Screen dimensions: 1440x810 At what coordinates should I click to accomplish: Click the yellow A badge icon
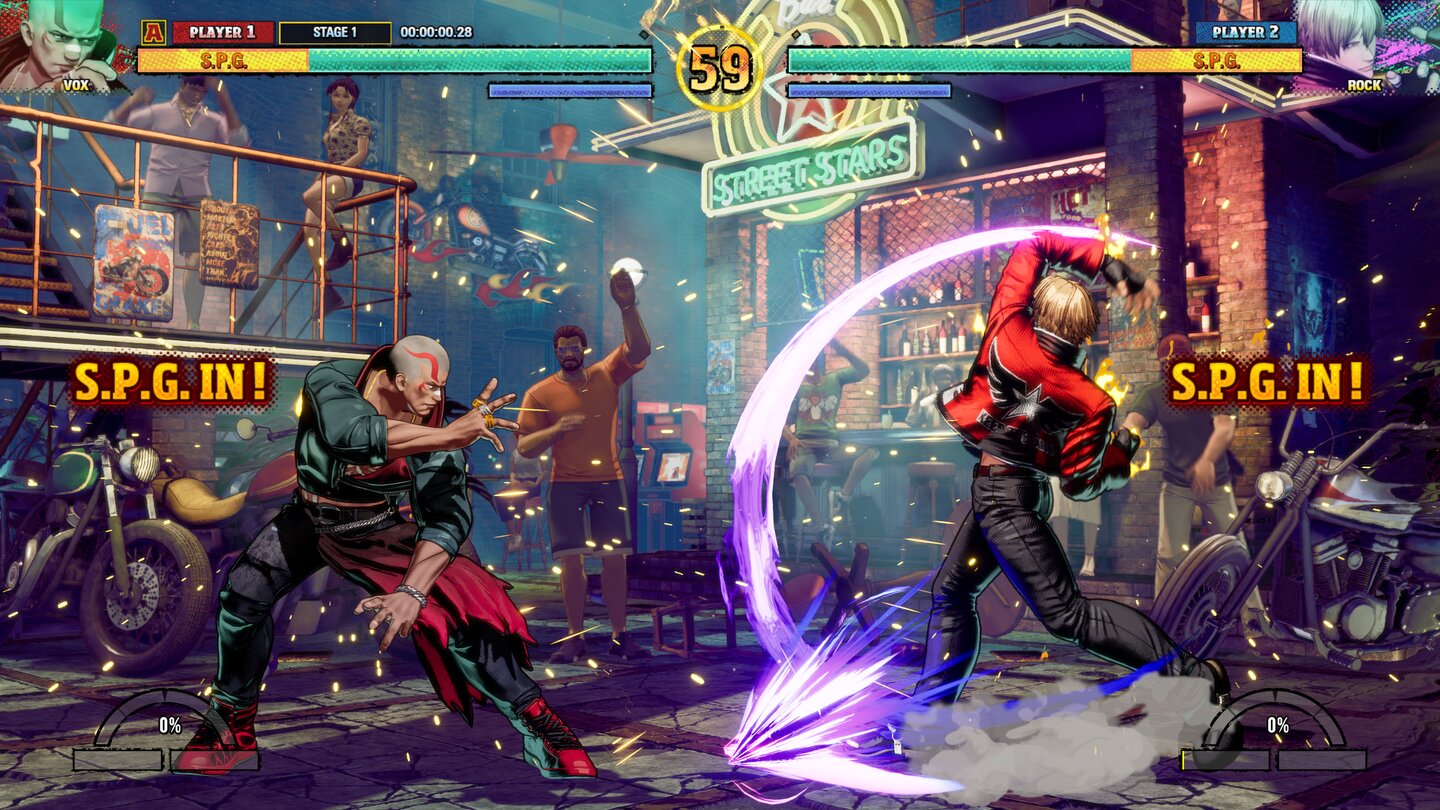[x=153, y=32]
